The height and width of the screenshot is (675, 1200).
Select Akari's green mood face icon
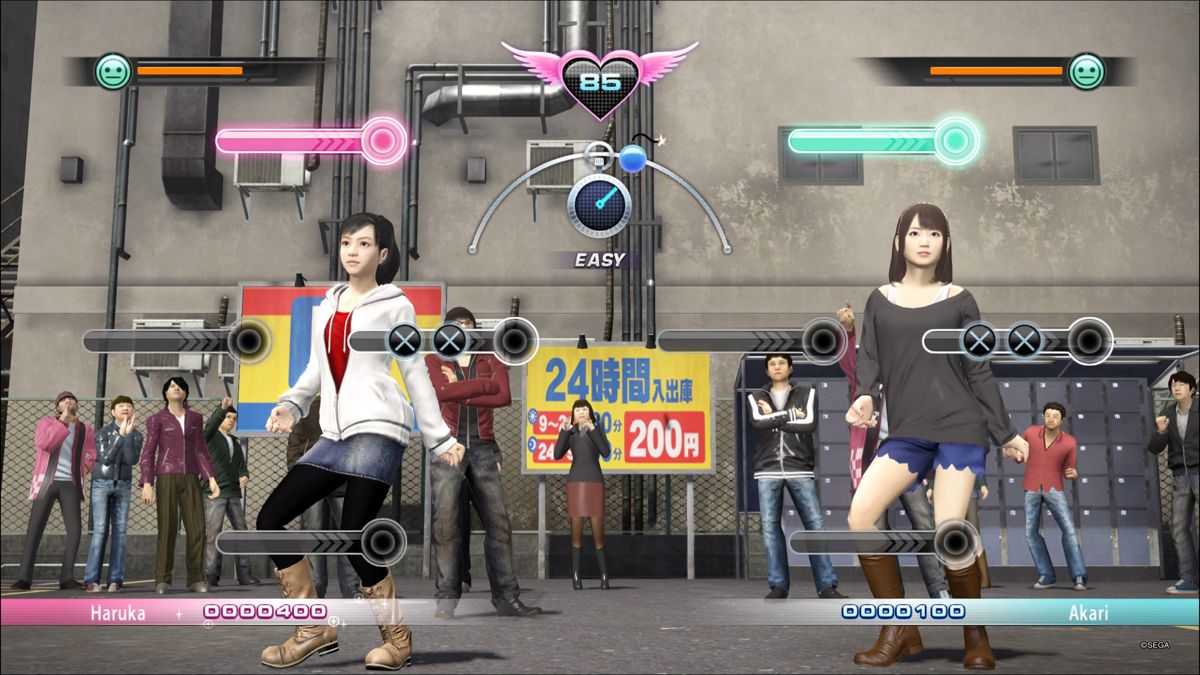(1086, 72)
